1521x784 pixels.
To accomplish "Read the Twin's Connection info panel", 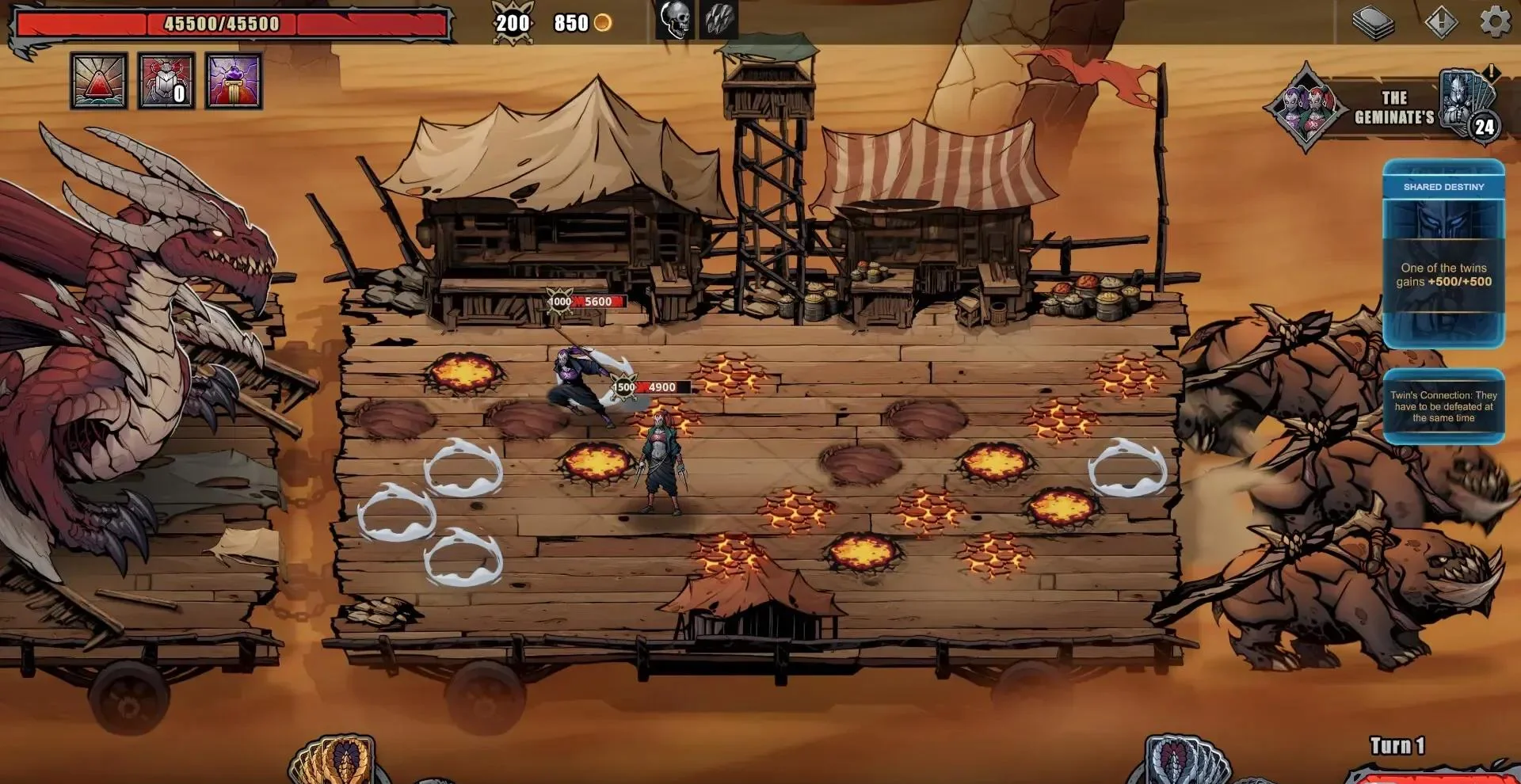I will 1443,406.
